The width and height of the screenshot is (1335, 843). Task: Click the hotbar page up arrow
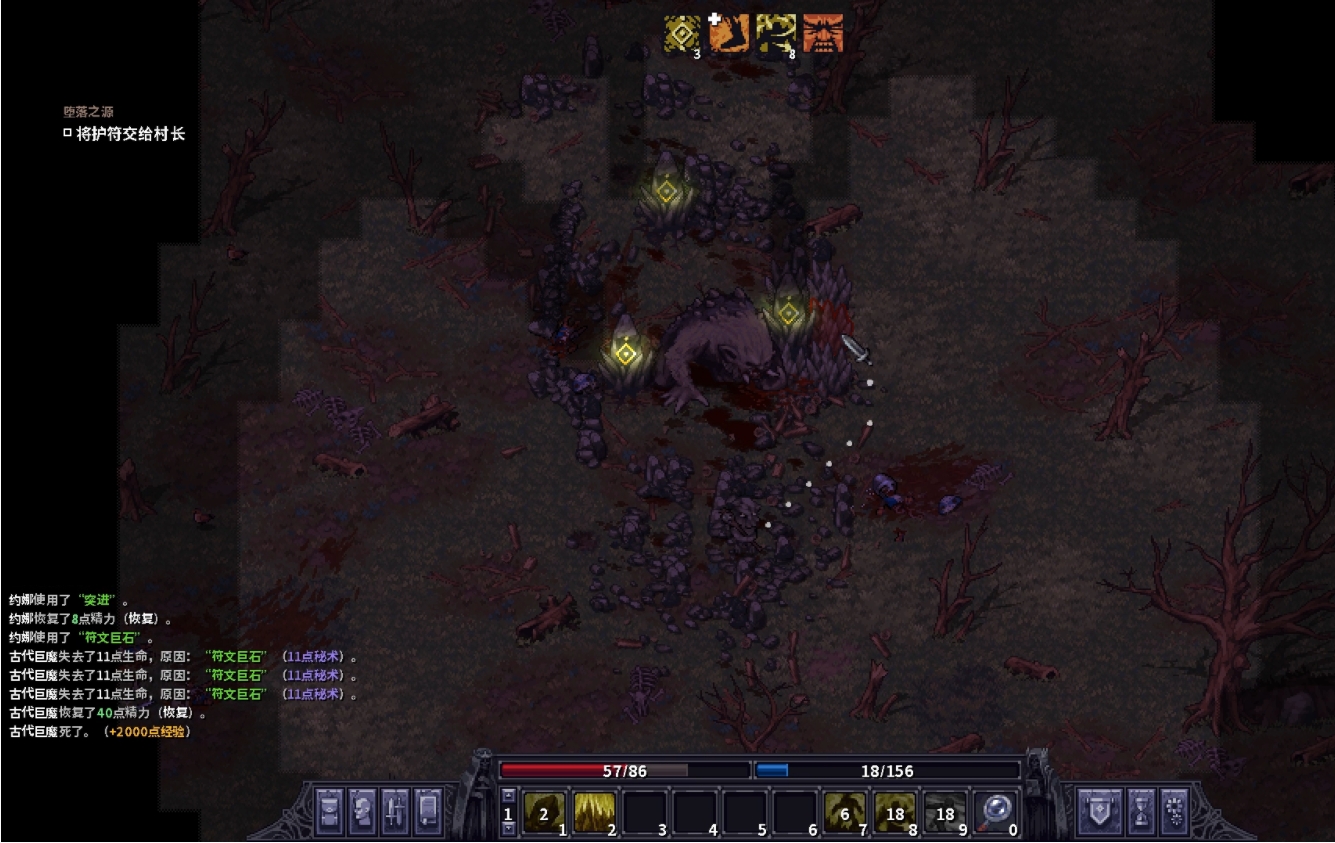tap(508, 796)
